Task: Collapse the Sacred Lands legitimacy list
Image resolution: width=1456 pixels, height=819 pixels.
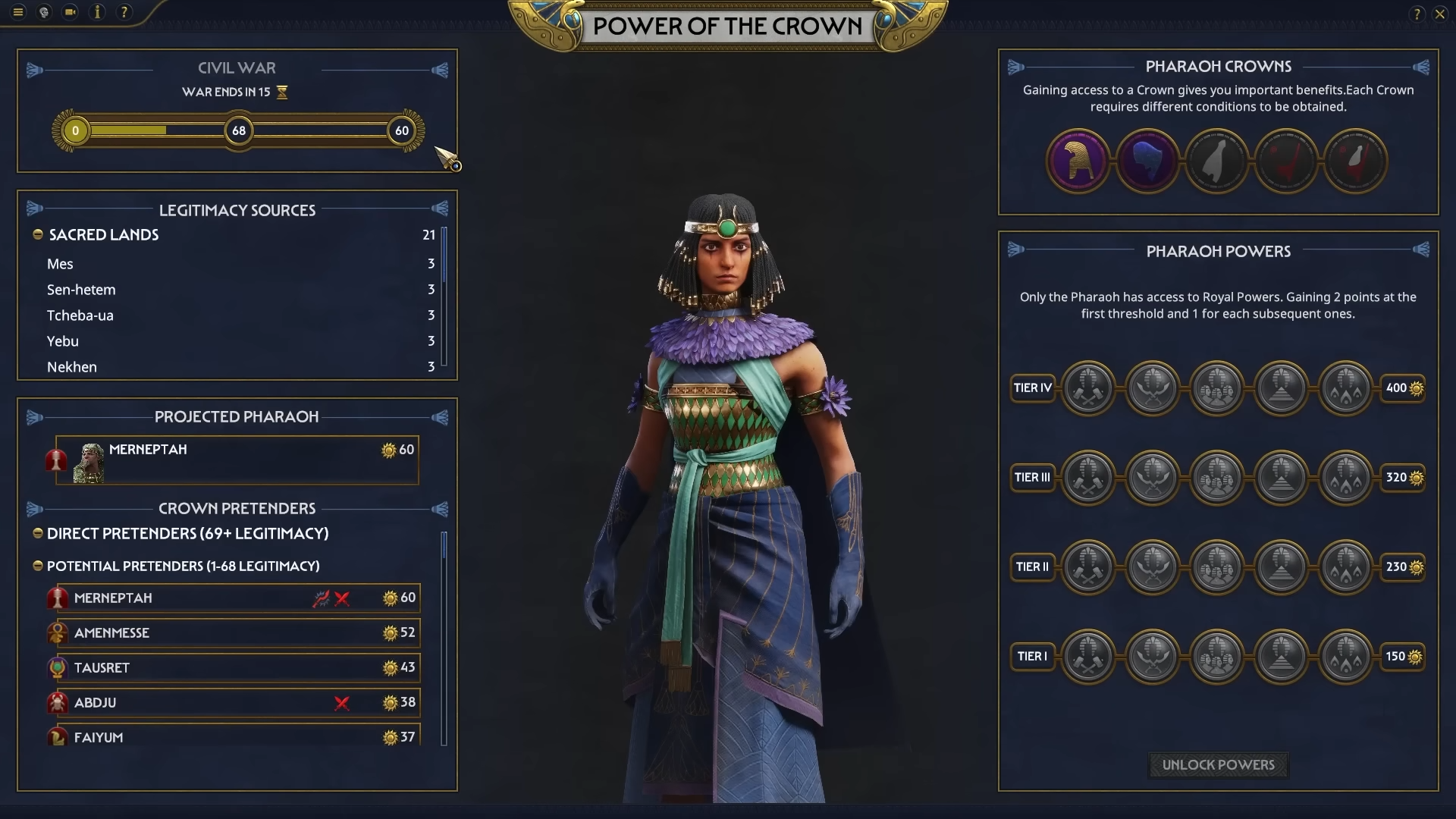Action: 38,235
